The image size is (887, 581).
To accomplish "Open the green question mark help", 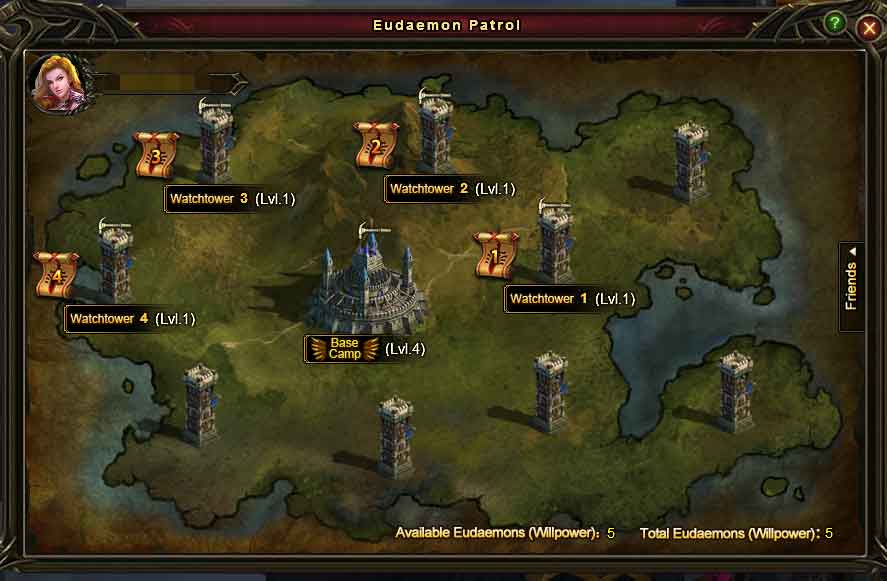I will click(x=835, y=22).
